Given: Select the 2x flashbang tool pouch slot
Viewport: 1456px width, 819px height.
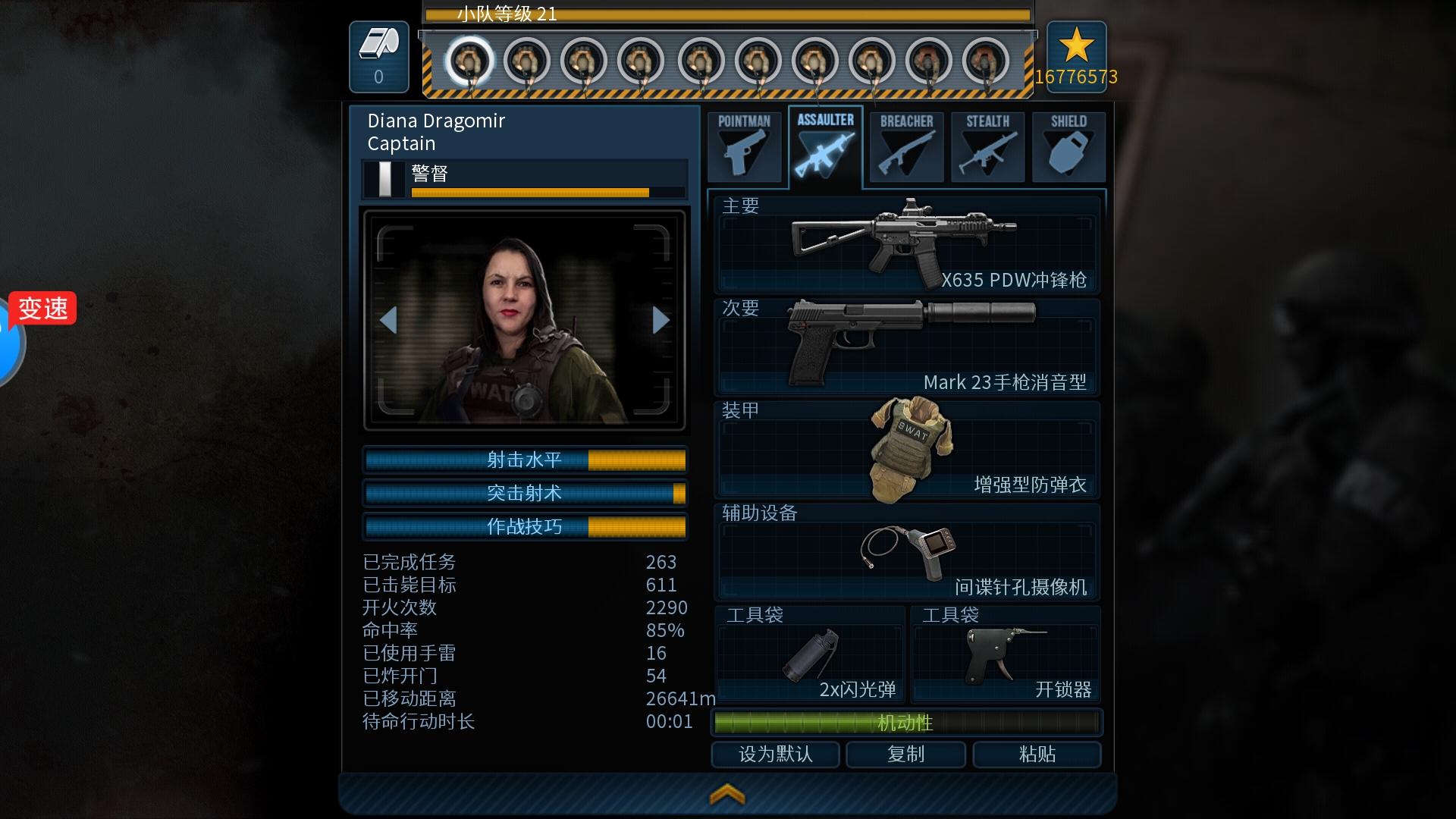Looking at the screenshot, I should coord(810,654).
